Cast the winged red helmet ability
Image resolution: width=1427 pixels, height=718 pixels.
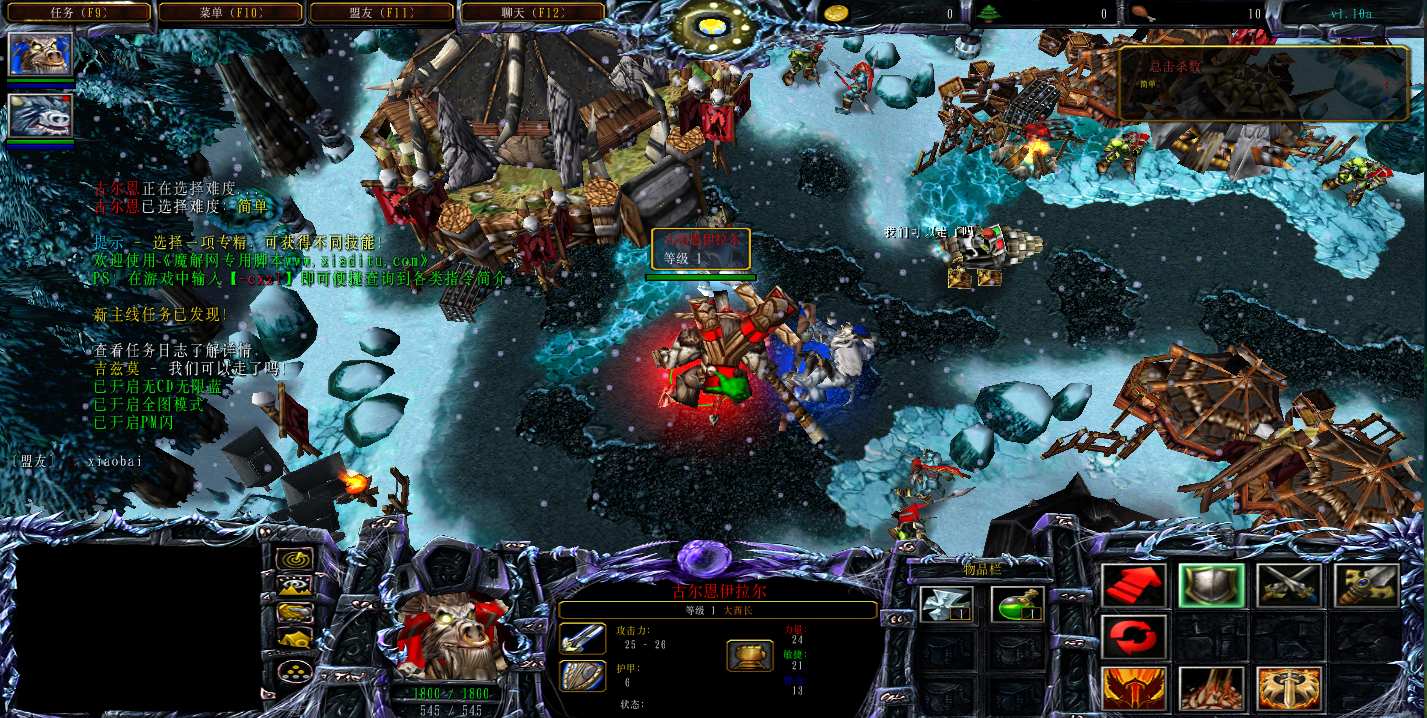[1133, 688]
